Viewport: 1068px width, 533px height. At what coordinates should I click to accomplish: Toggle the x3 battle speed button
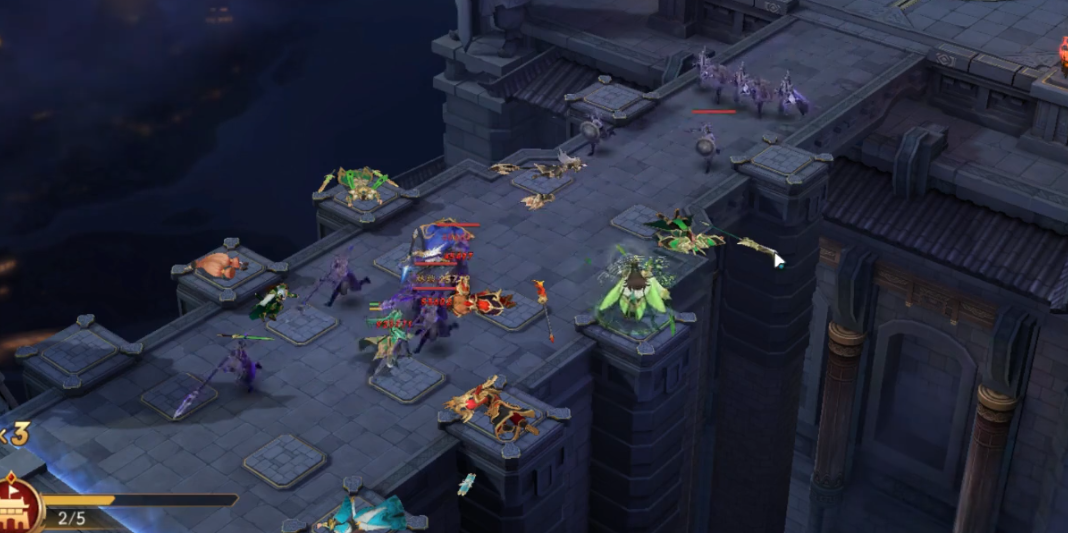(14, 433)
